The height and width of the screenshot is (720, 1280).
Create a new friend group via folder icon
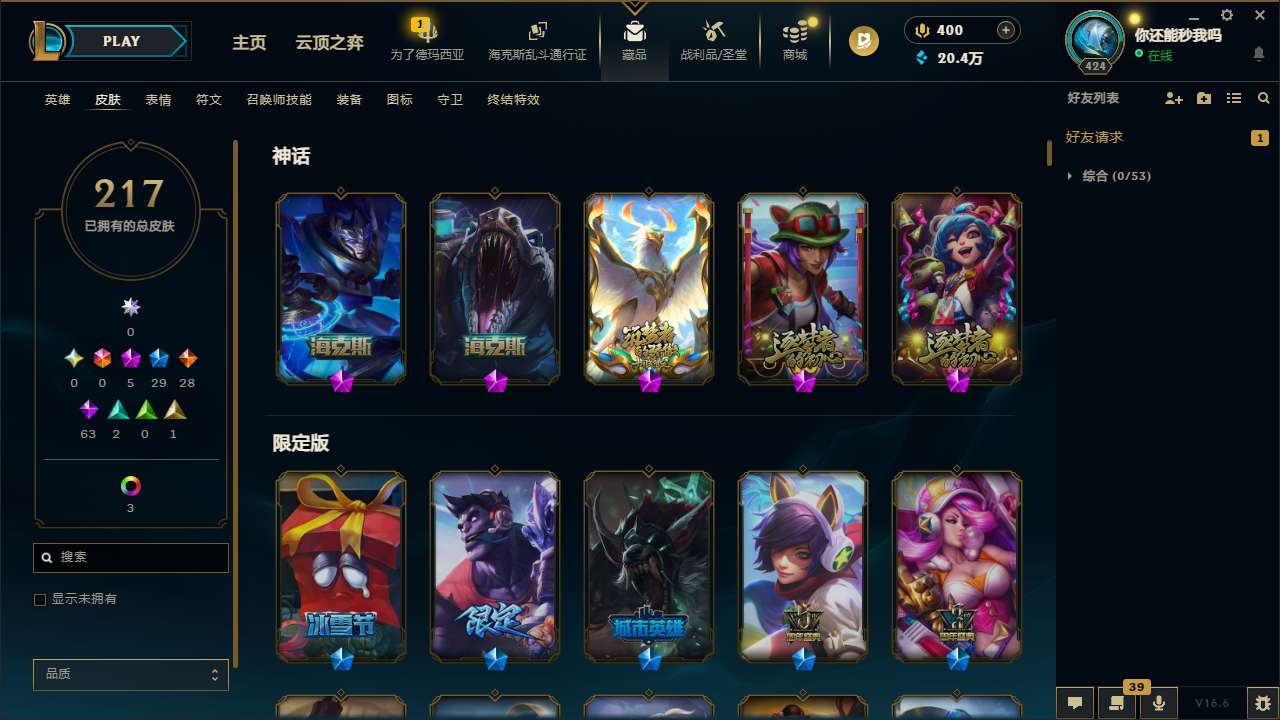coord(1203,98)
